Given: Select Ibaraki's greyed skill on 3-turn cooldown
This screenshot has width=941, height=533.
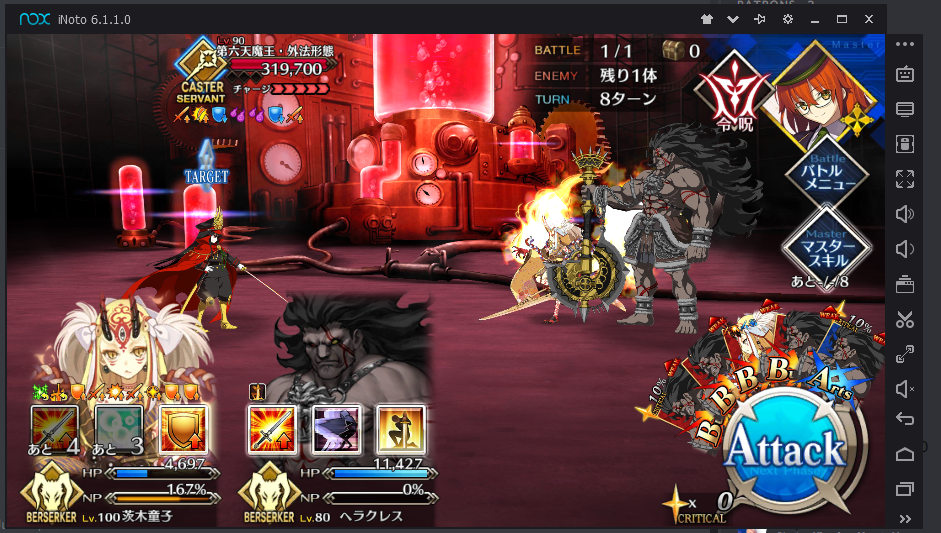Looking at the screenshot, I should (119, 429).
